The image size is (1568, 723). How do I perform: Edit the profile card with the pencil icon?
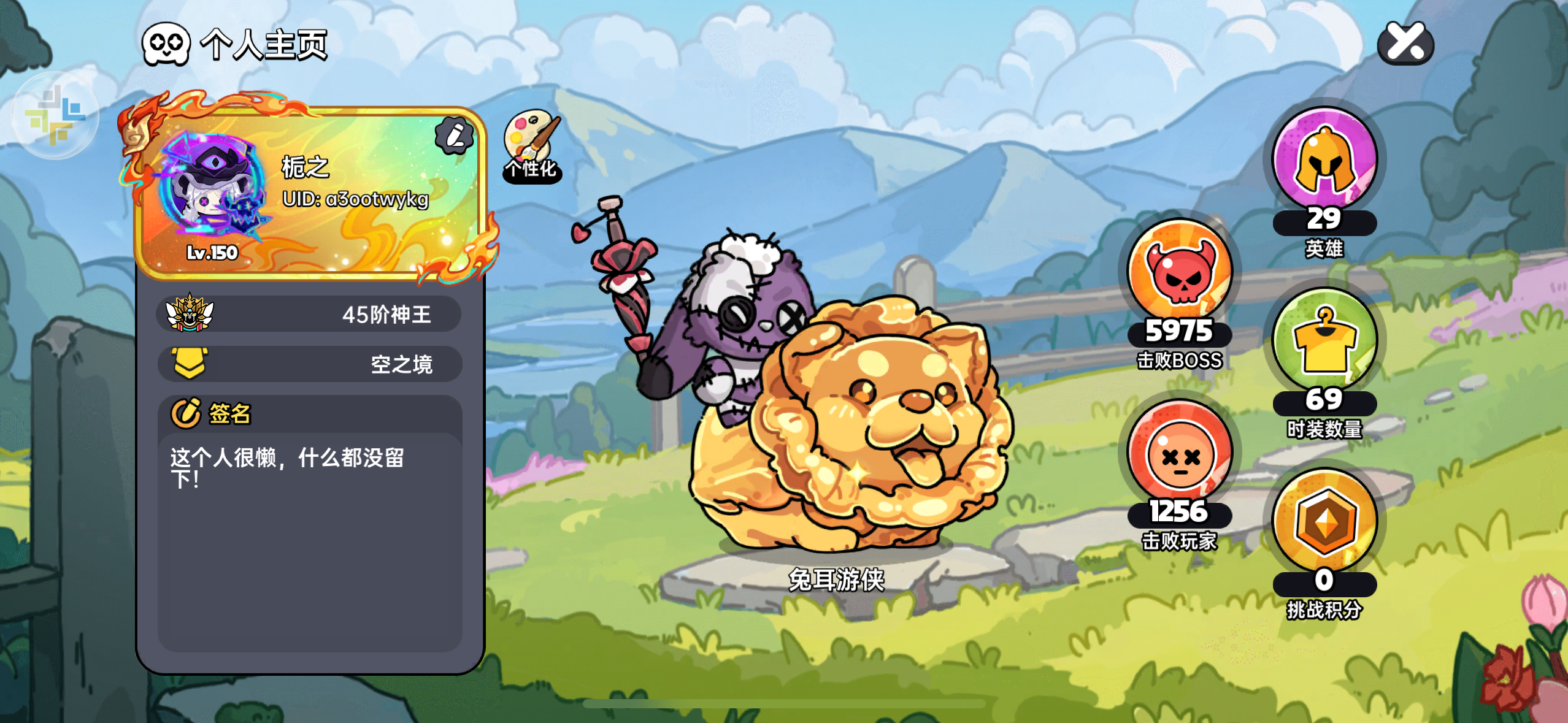point(454,136)
